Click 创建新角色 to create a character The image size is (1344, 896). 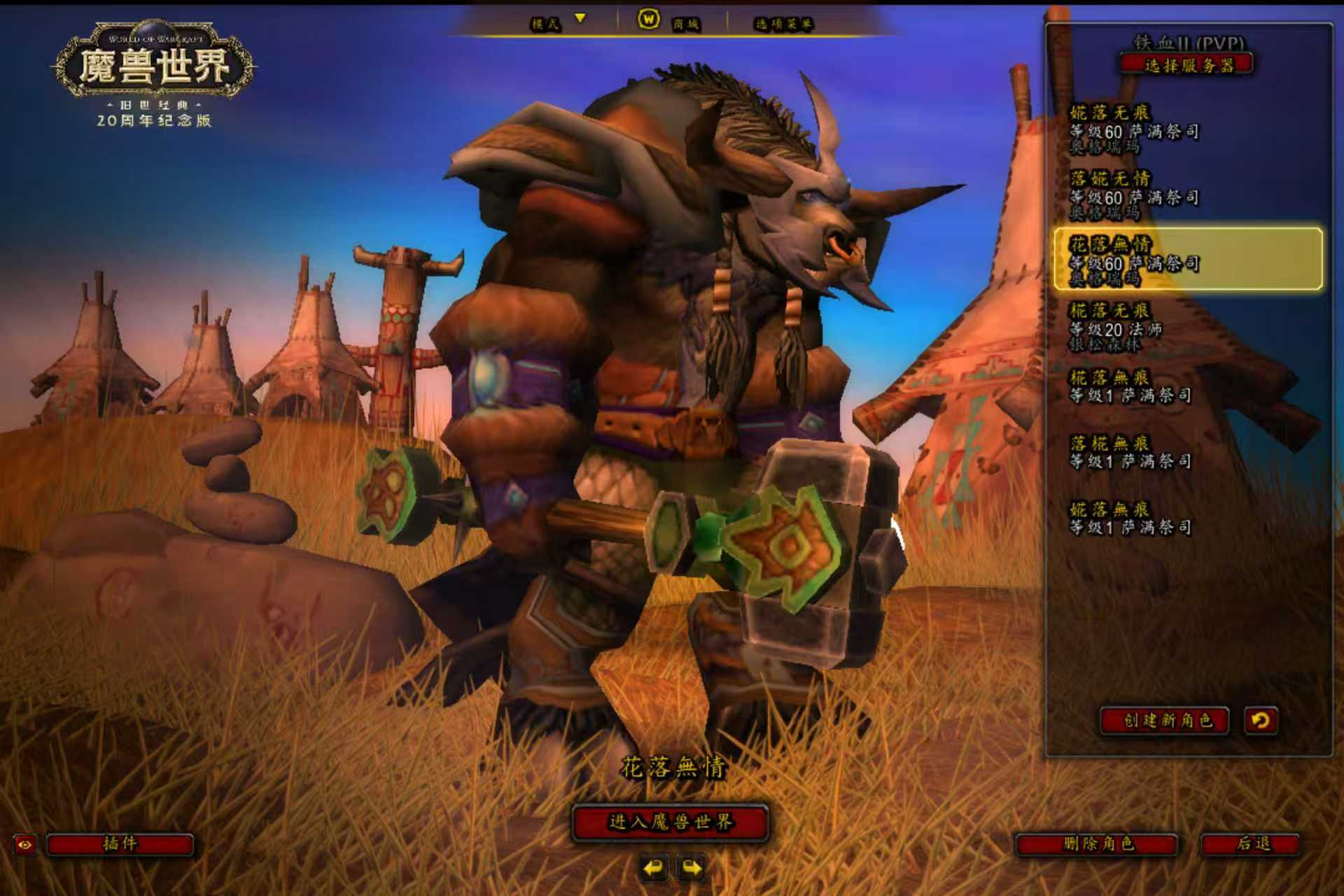point(1165,720)
